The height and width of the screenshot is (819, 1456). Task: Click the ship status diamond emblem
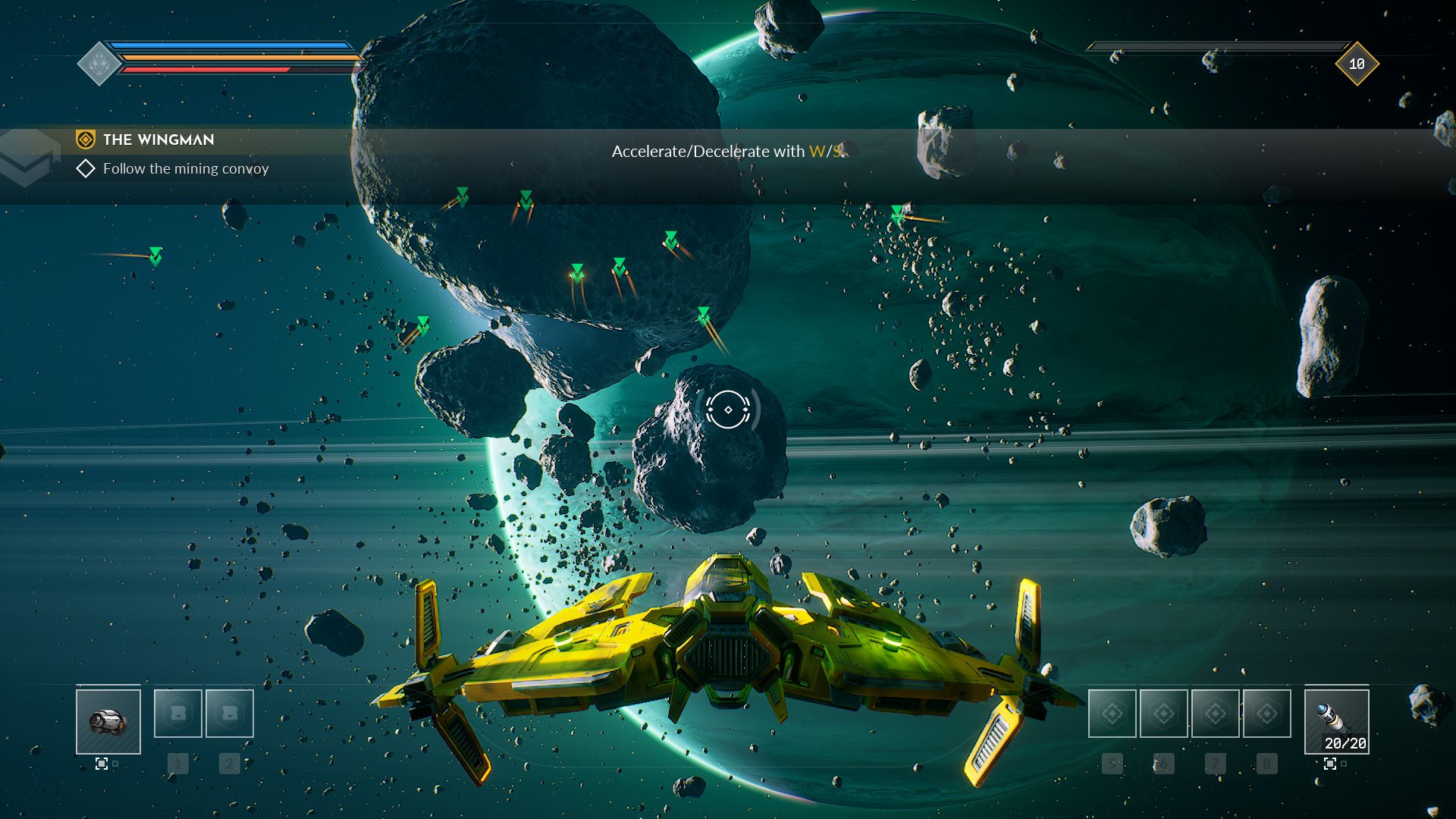(99, 64)
